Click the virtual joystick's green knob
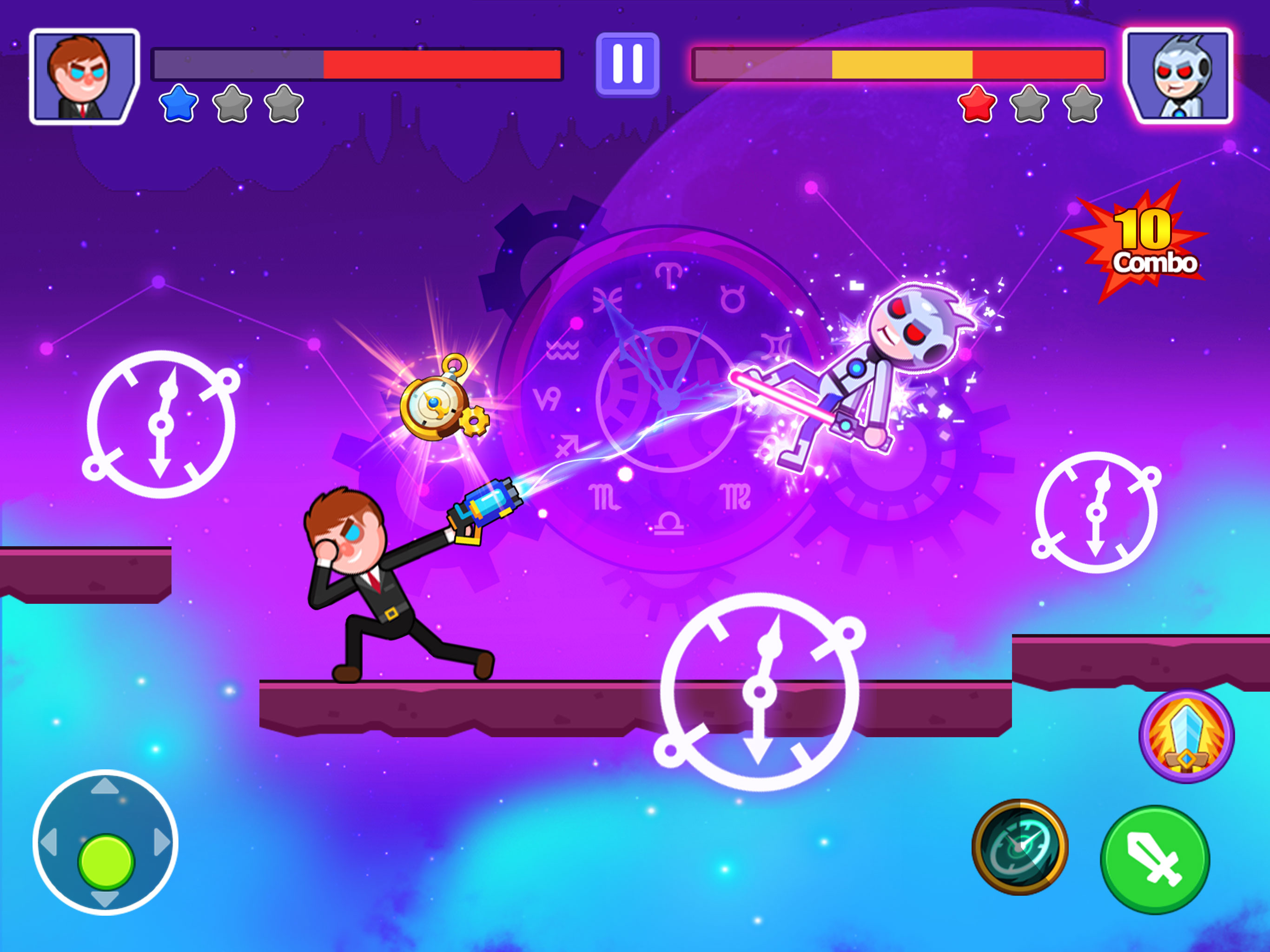The image size is (1270, 952). pyautogui.click(x=106, y=861)
